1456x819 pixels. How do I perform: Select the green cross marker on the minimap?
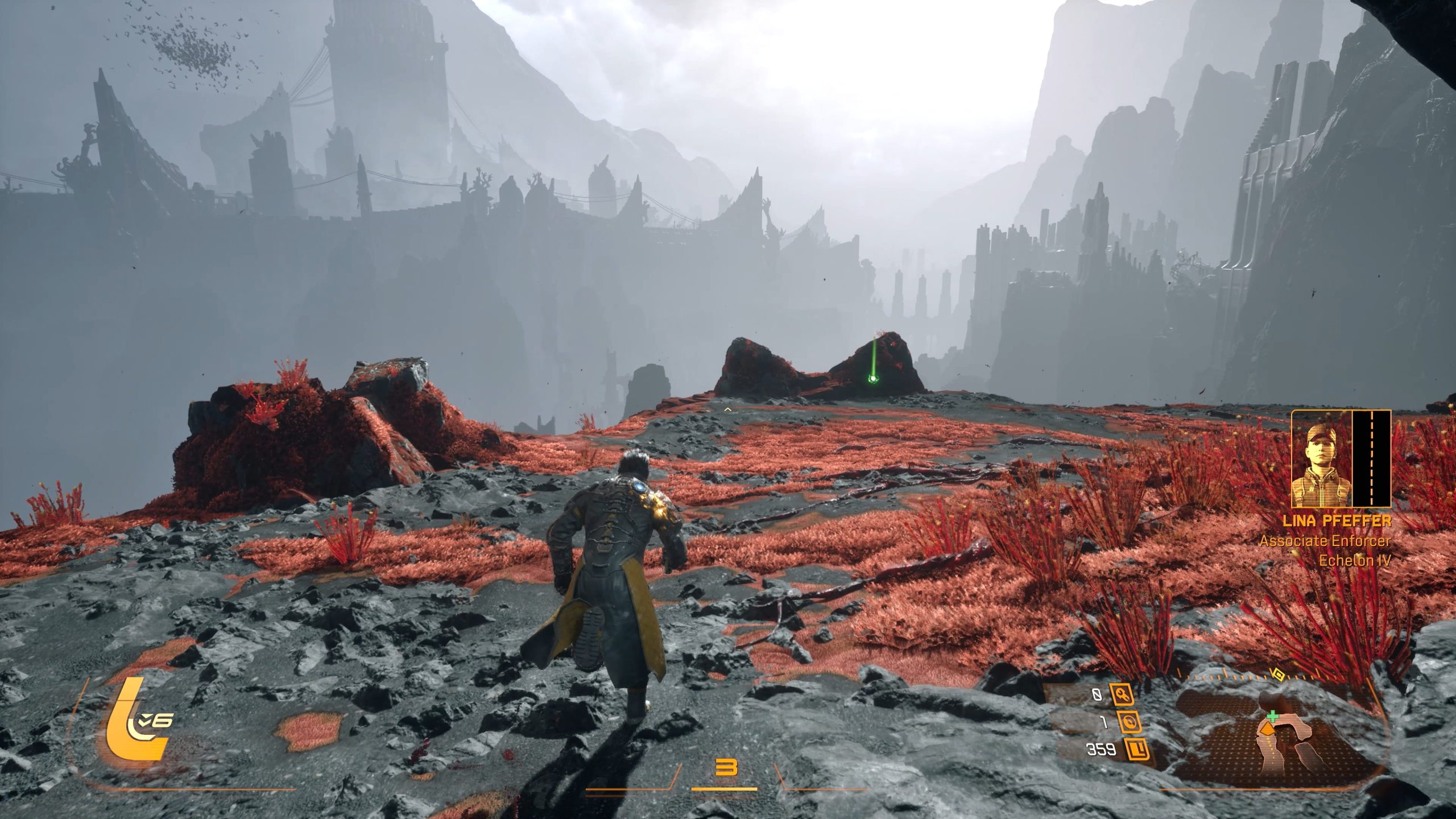click(1272, 717)
